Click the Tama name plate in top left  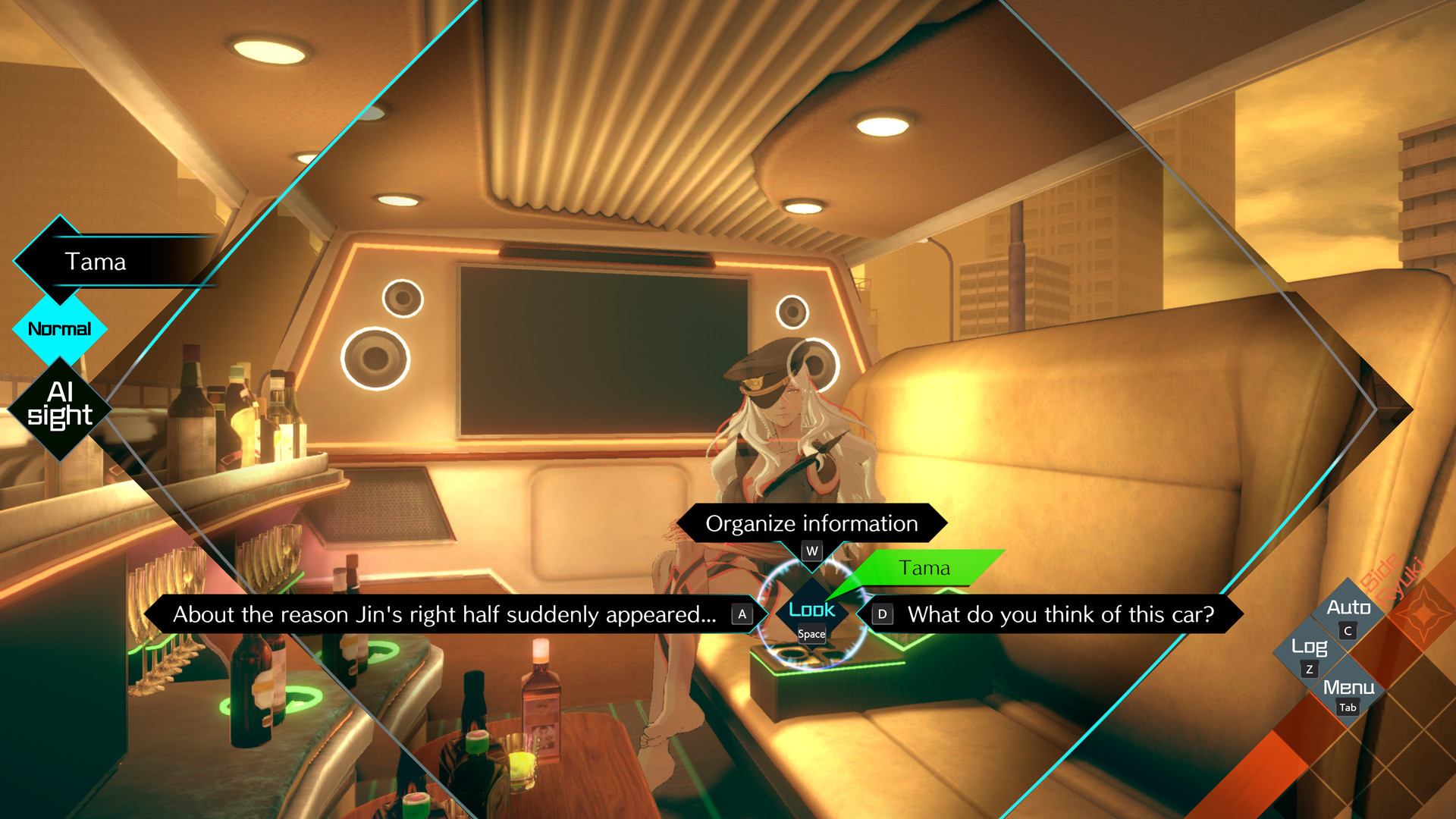coord(96,262)
